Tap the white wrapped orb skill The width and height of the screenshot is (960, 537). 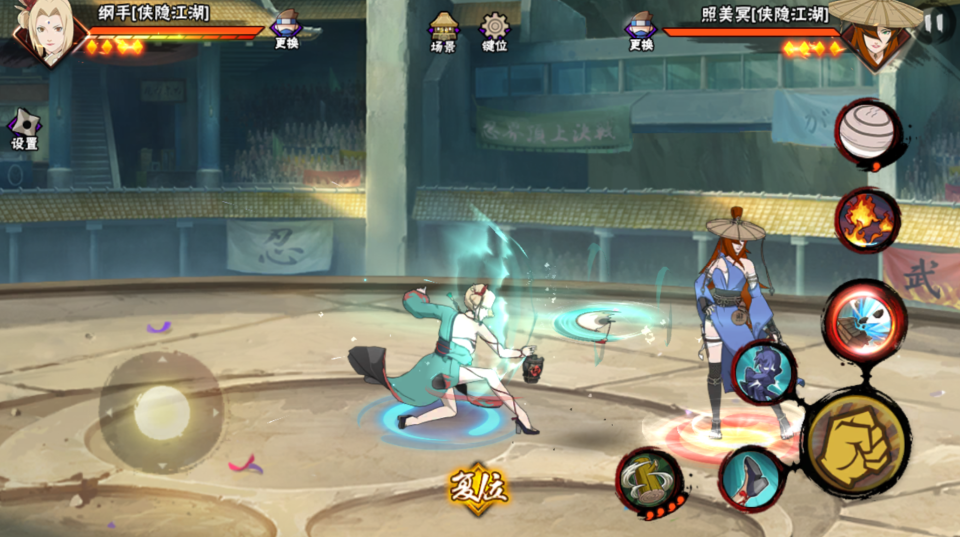point(868,133)
